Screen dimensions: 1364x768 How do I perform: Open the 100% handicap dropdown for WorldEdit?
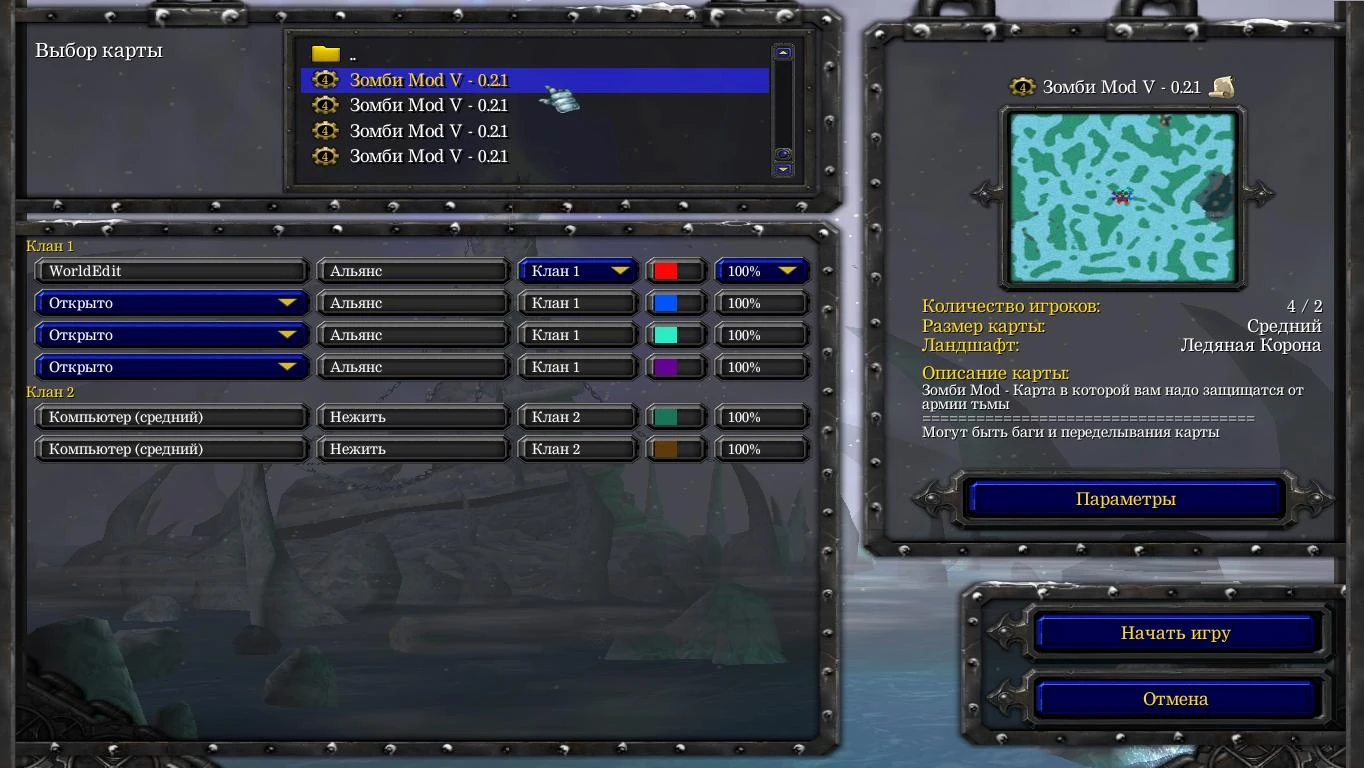pyautogui.click(x=761, y=270)
